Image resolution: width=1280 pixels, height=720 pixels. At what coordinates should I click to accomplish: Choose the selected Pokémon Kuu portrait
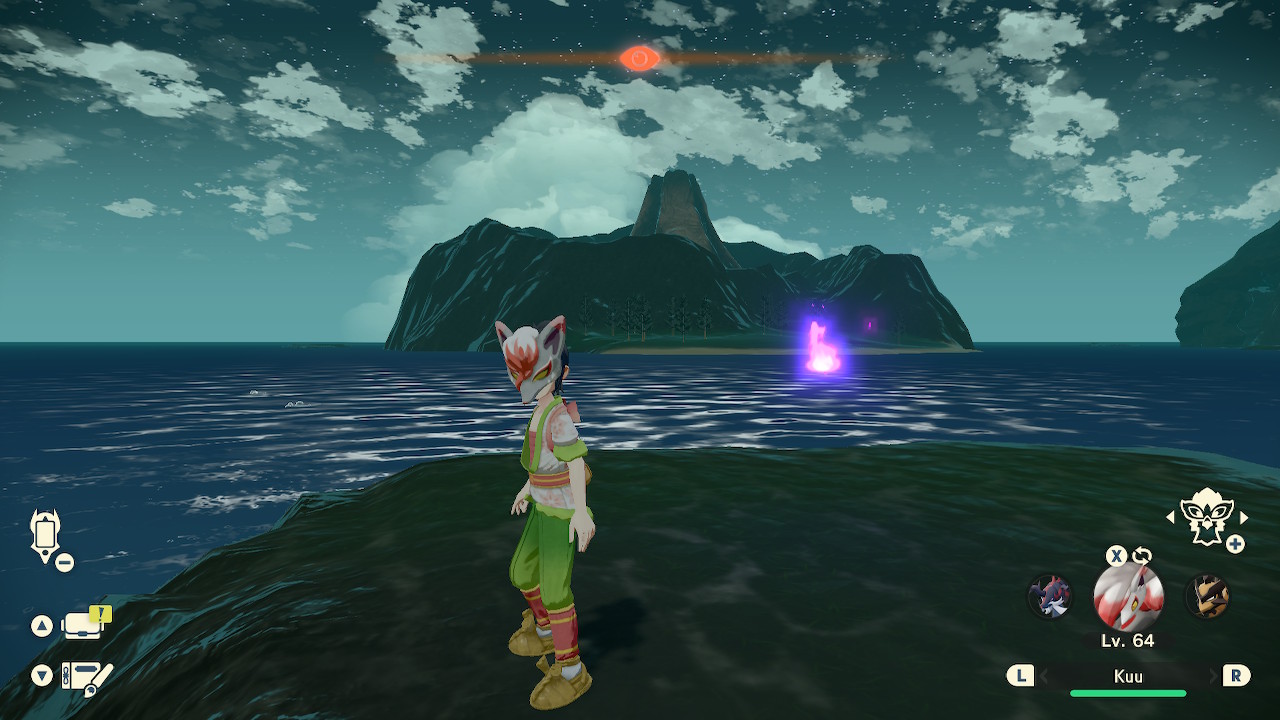pyautogui.click(x=1128, y=597)
